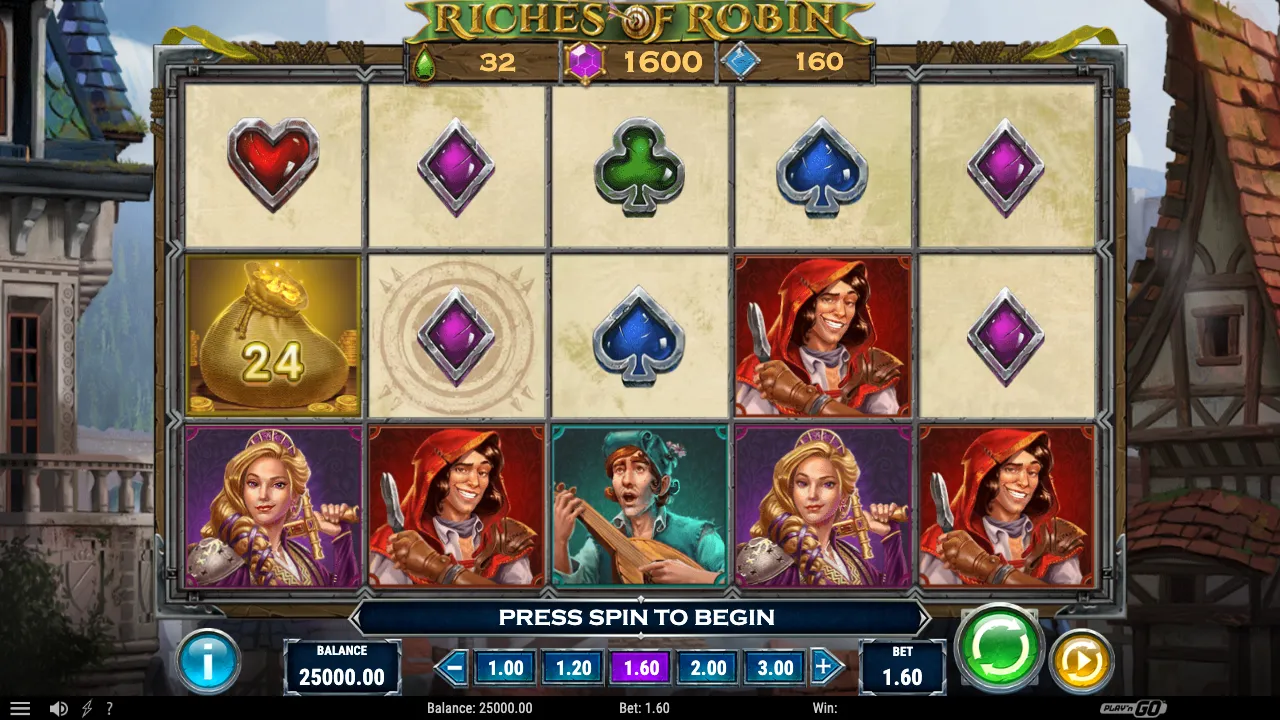The width and height of the screenshot is (1280, 720).
Task: Toggle fast play lightning icon
Action: 88,708
